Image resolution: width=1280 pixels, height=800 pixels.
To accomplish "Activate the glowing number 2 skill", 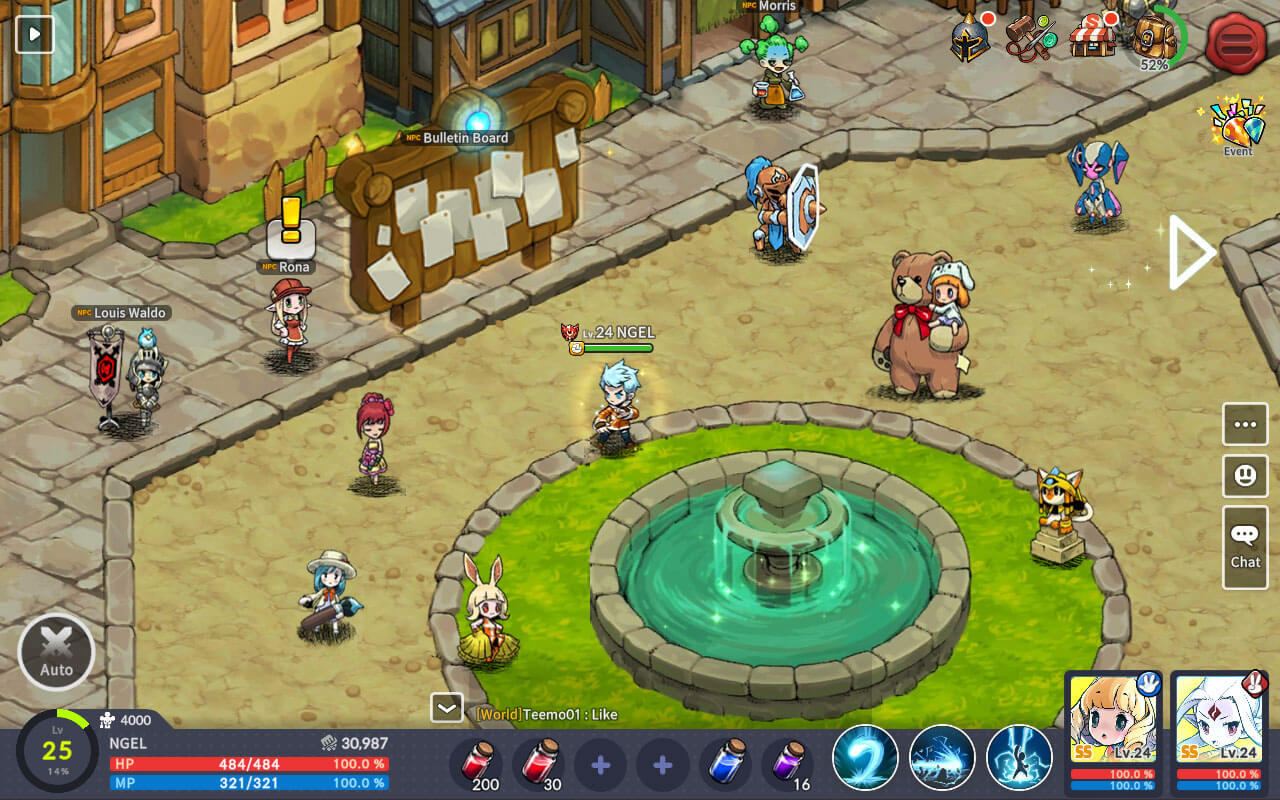I will tap(865, 758).
